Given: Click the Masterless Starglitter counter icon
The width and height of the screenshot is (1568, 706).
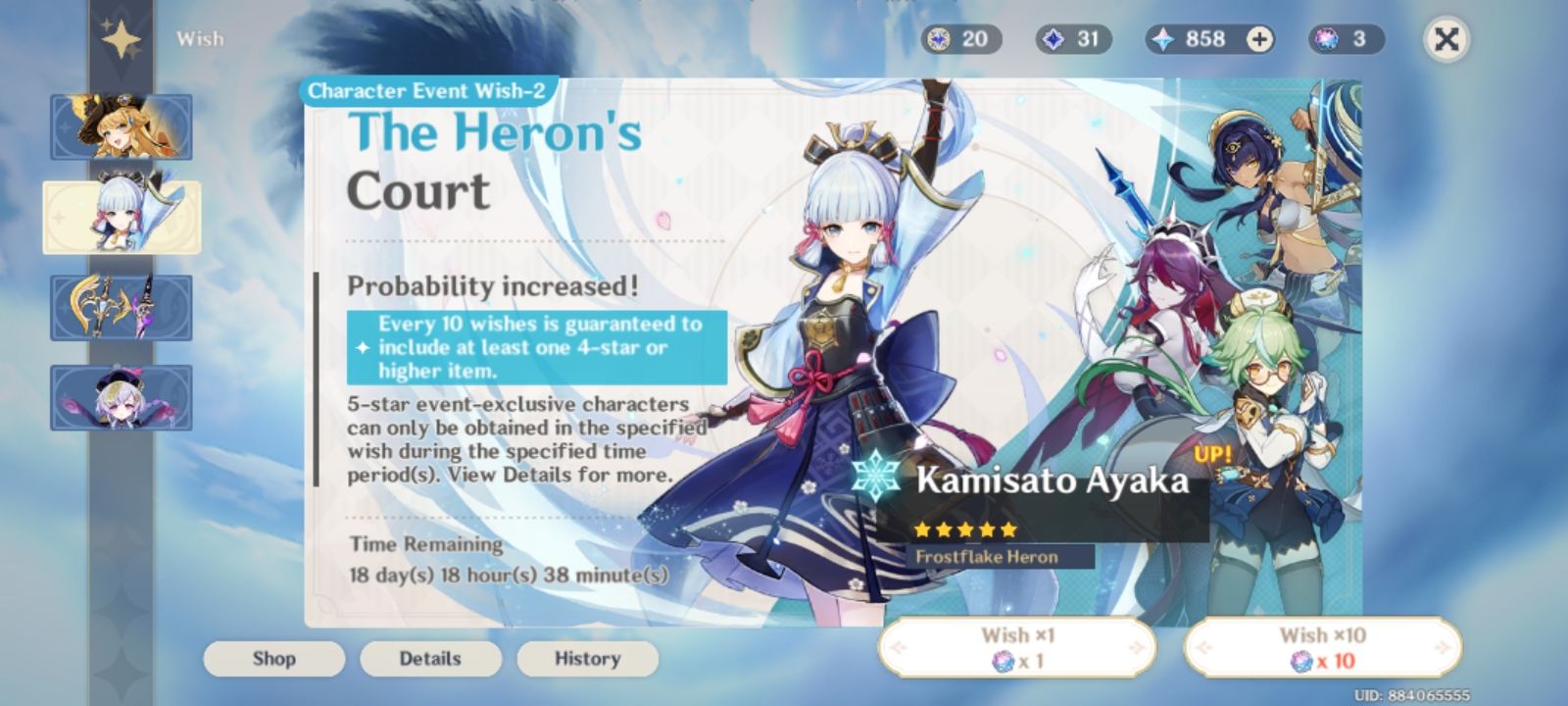Looking at the screenshot, I should pos(940,39).
